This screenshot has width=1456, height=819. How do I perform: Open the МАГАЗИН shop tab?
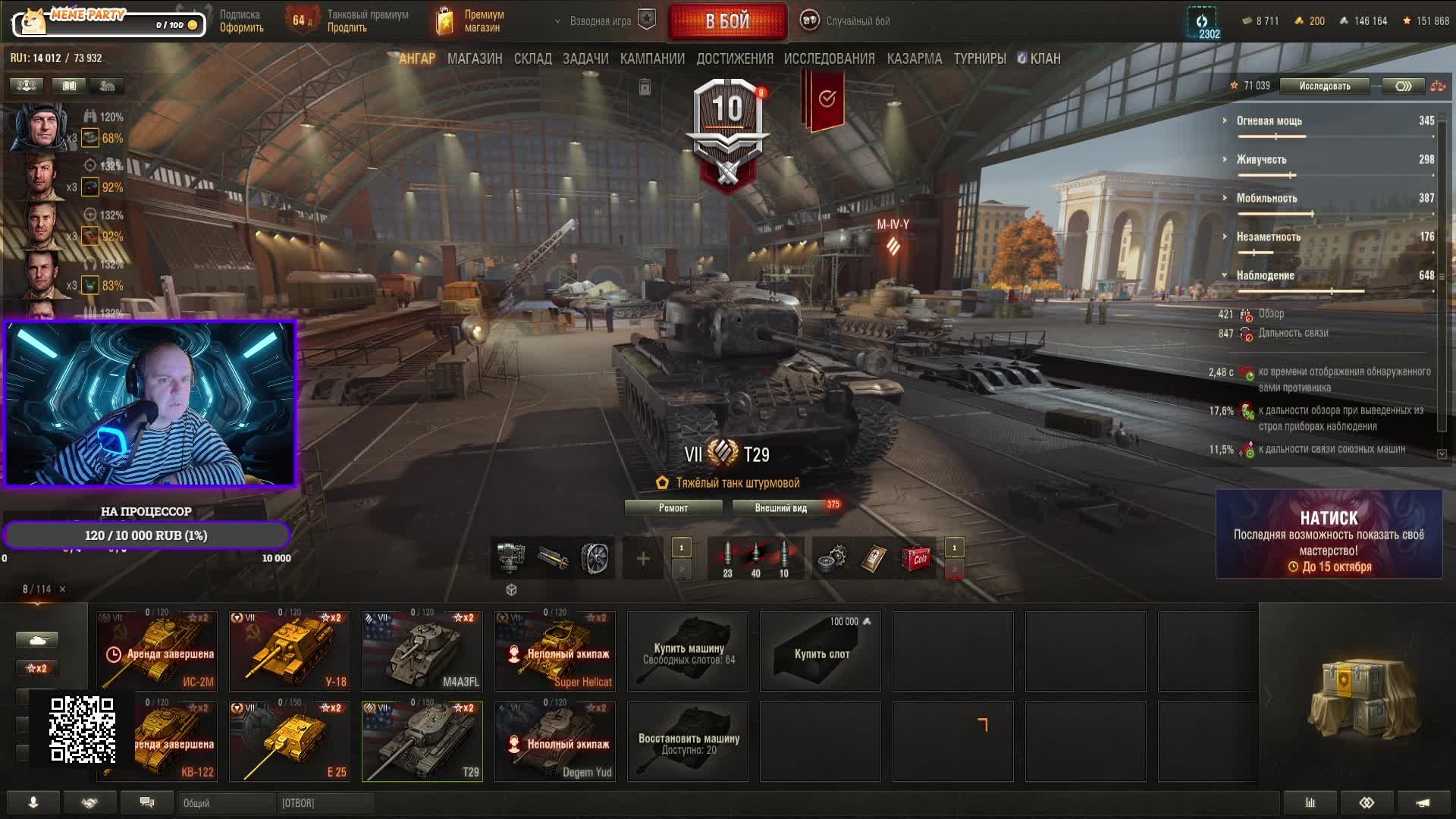click(x=475, y=58)
